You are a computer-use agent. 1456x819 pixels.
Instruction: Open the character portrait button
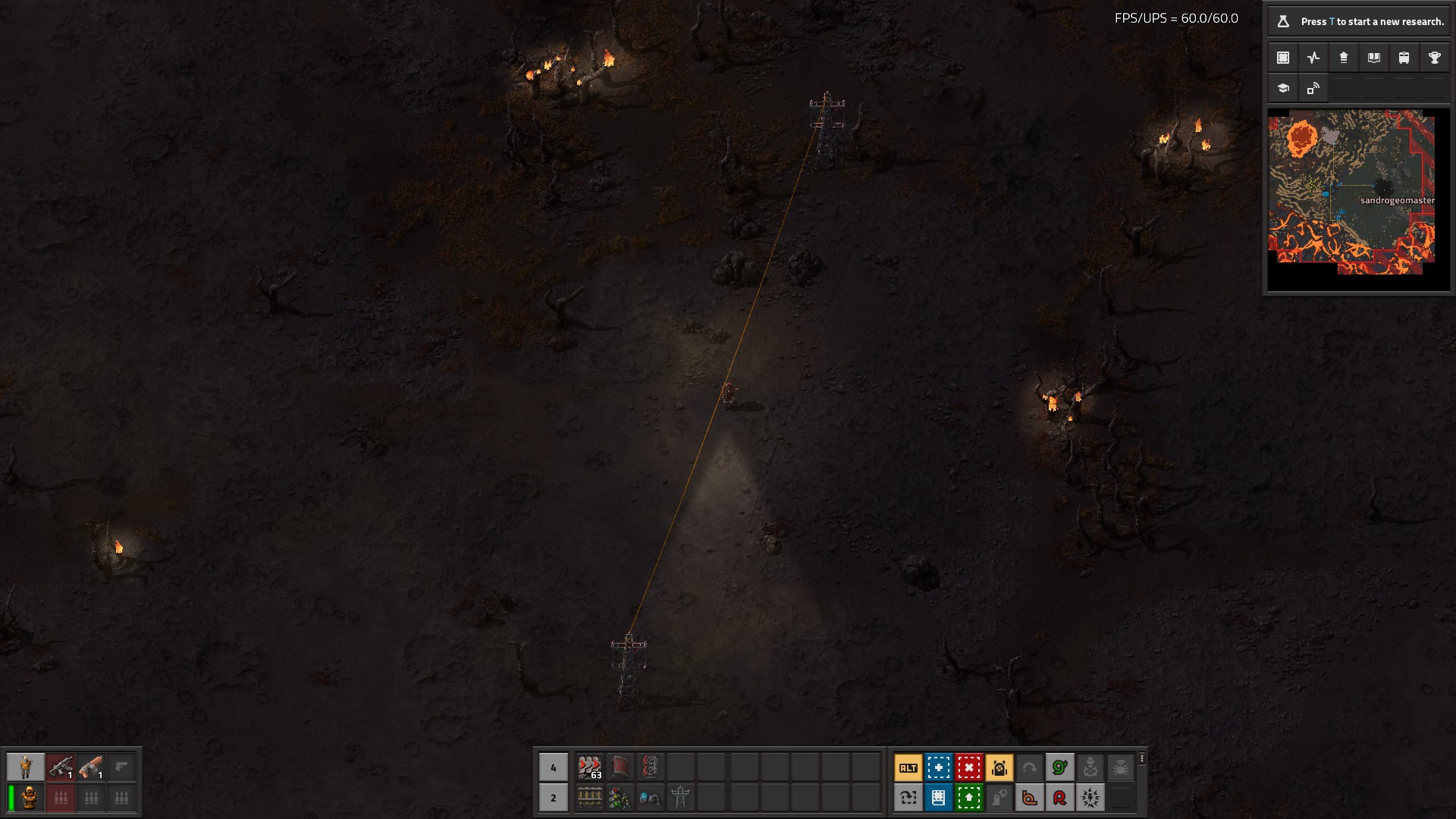(x=26, y=767)
